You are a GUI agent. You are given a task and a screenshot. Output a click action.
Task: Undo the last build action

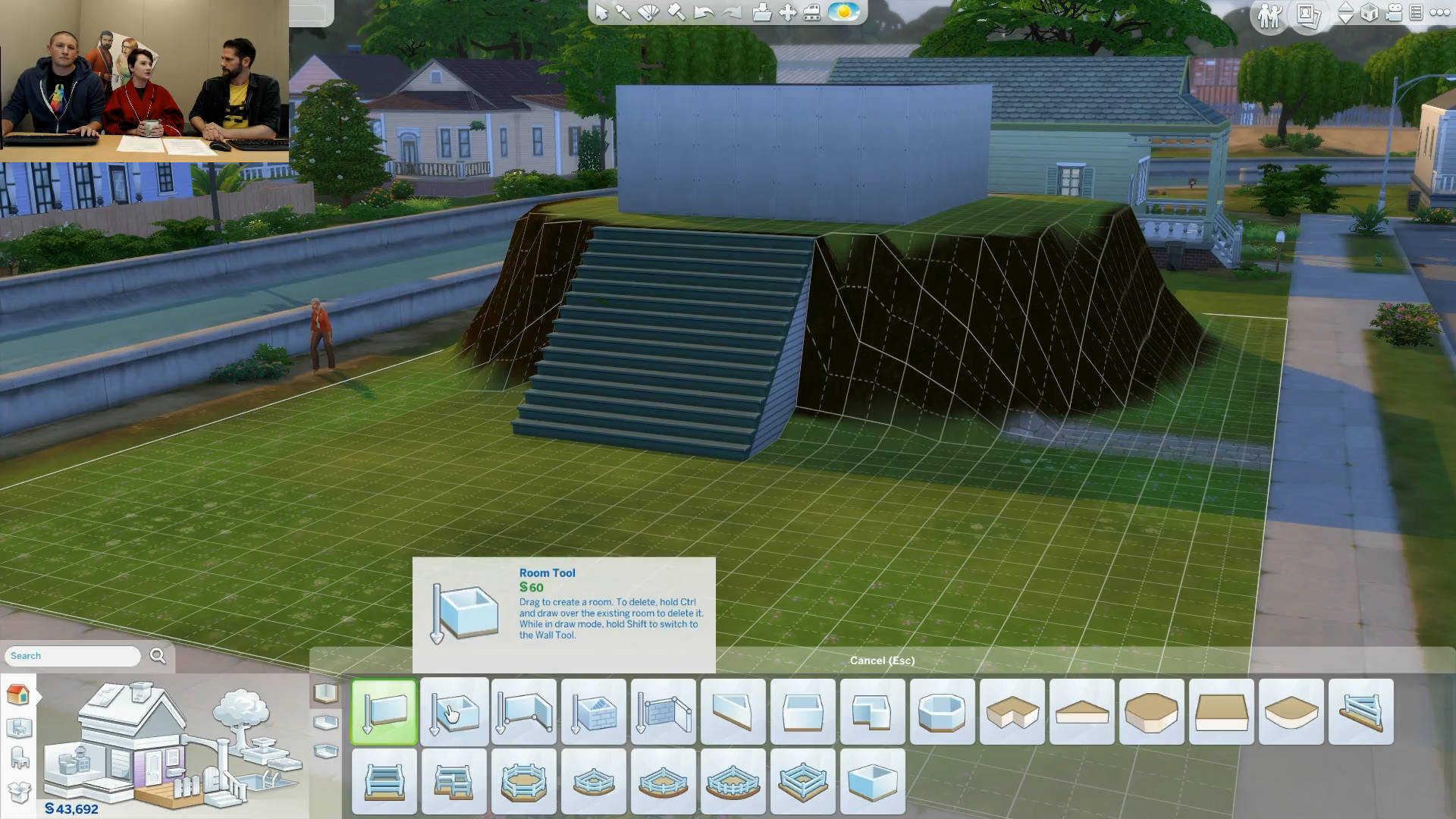[x=703, y=13]
